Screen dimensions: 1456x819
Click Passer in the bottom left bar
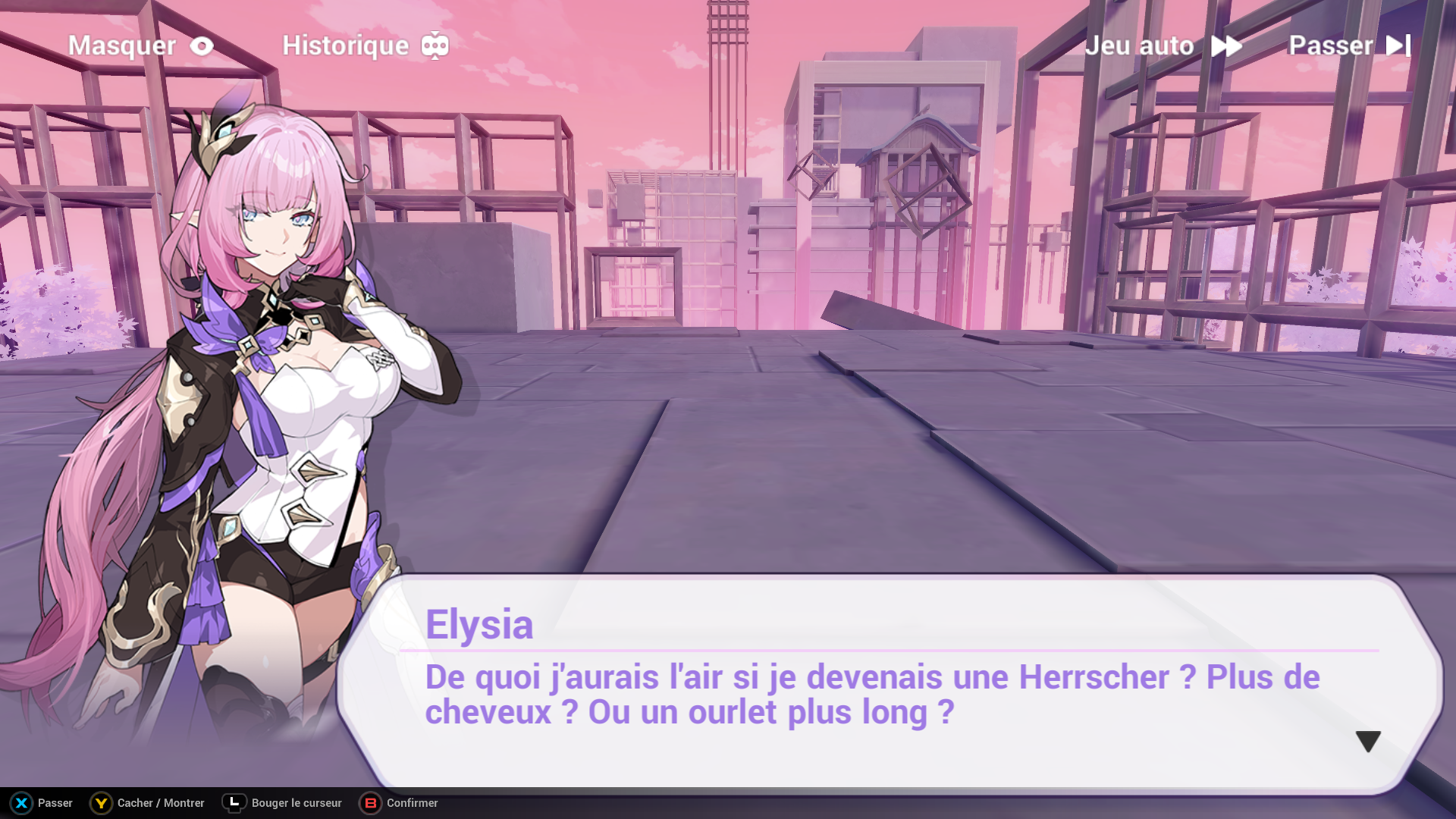55,802
